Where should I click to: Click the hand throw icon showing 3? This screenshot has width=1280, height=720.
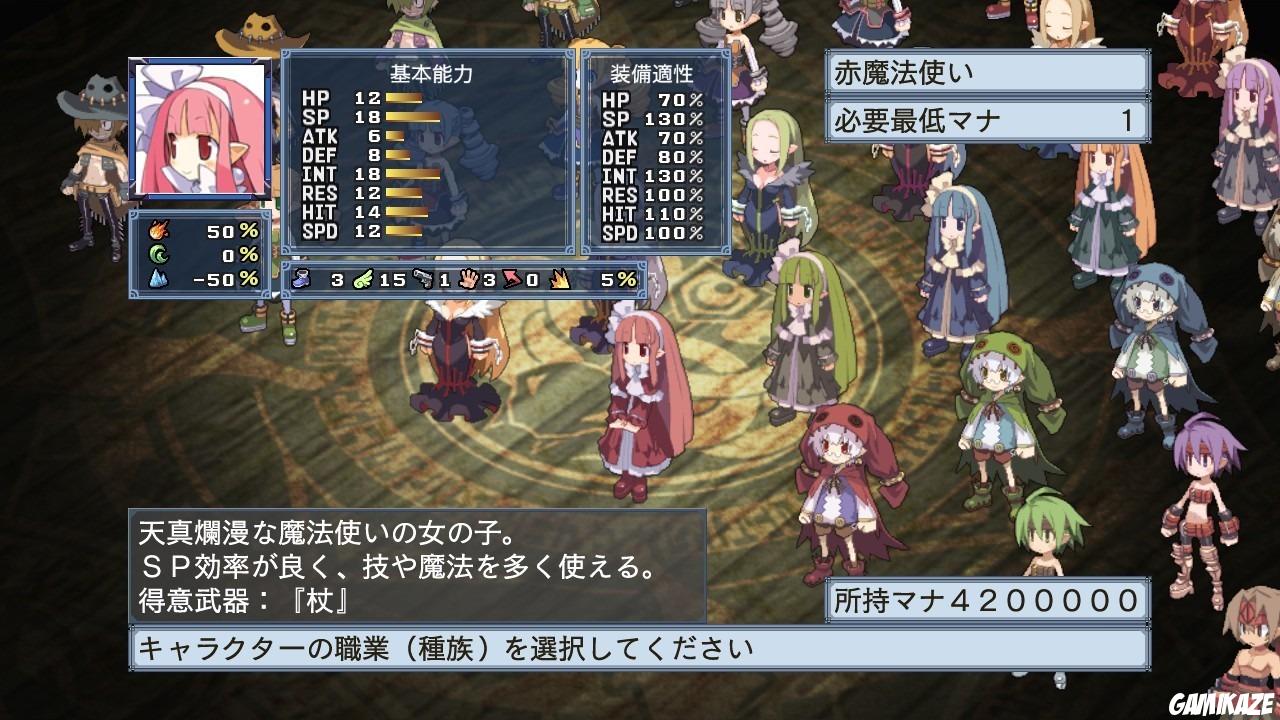(467, 280)
